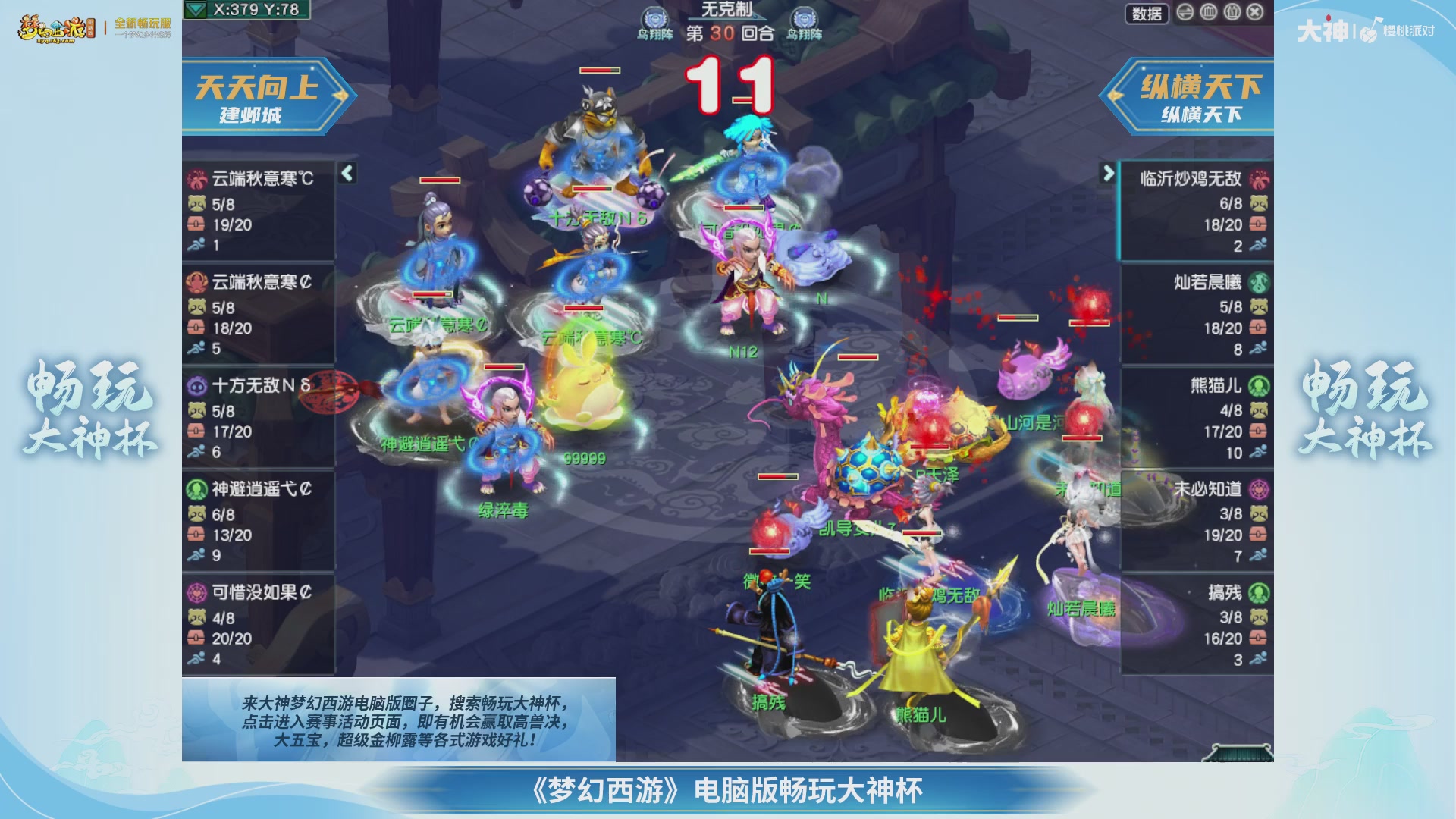
Task: Click the left 鸟翔阵 formation icon
Action: coord(655,18)
